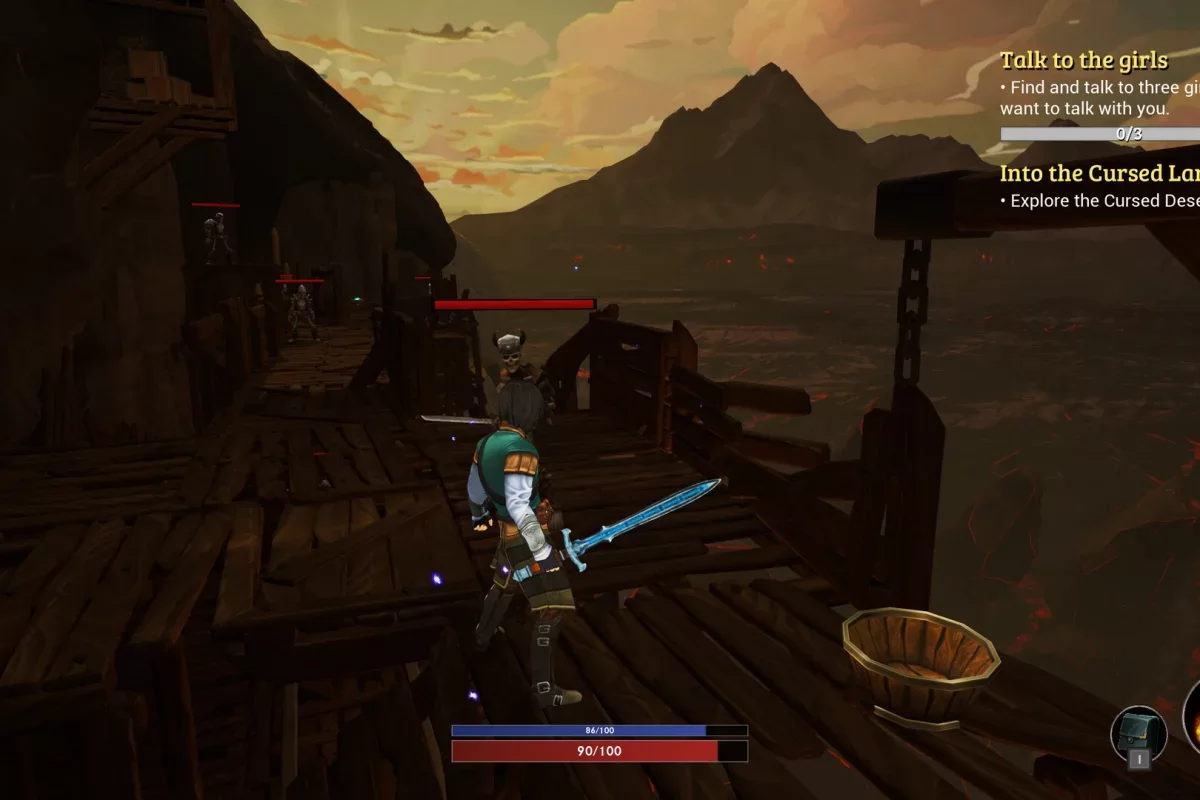Image resolution: width=1200 pixels, height=800 pixels.
Task: Activate the fire ability icon
Action: click(1193, 716)
